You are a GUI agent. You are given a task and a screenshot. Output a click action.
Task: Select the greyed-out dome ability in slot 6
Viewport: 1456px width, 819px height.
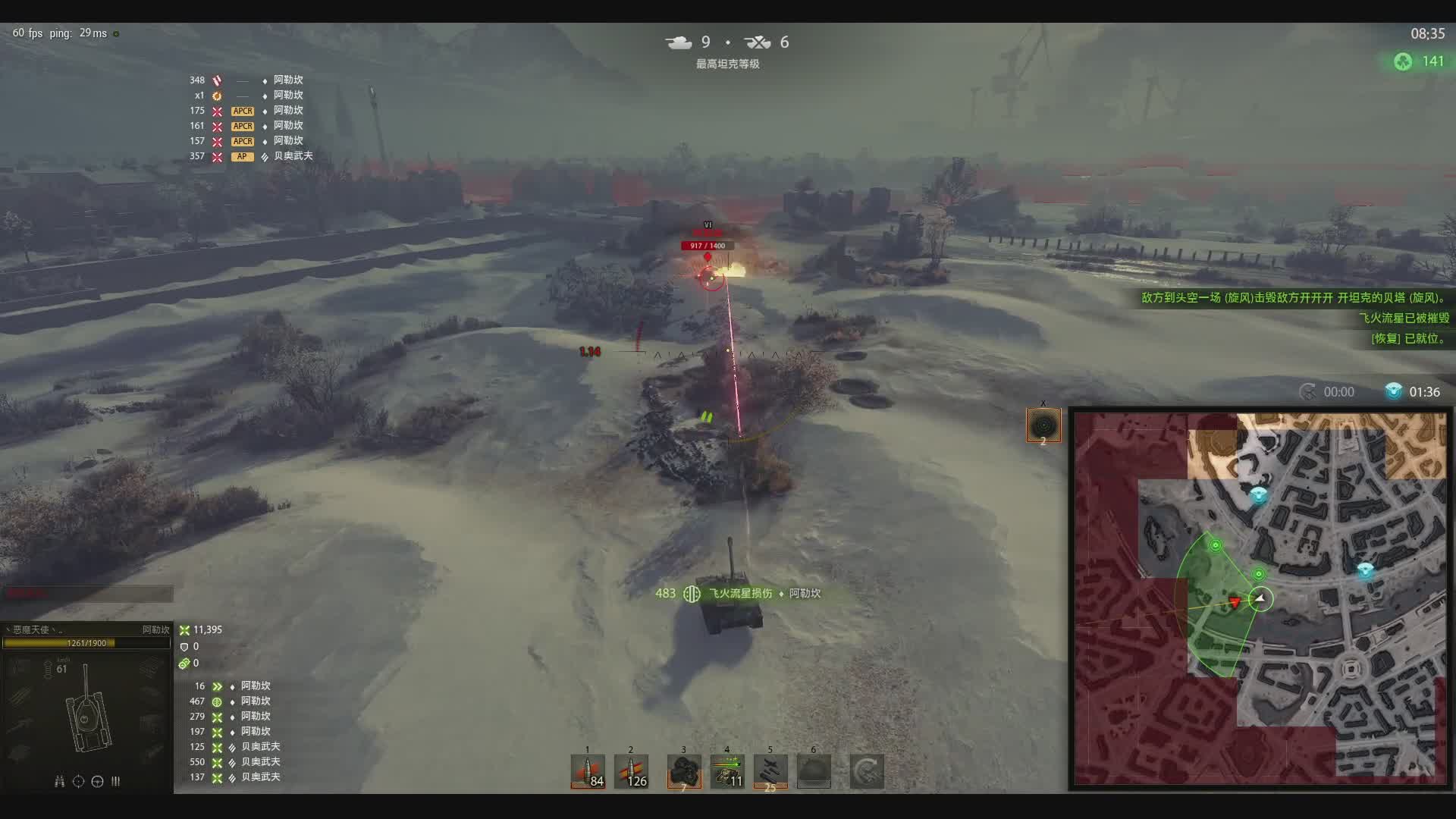click(814, 772)
